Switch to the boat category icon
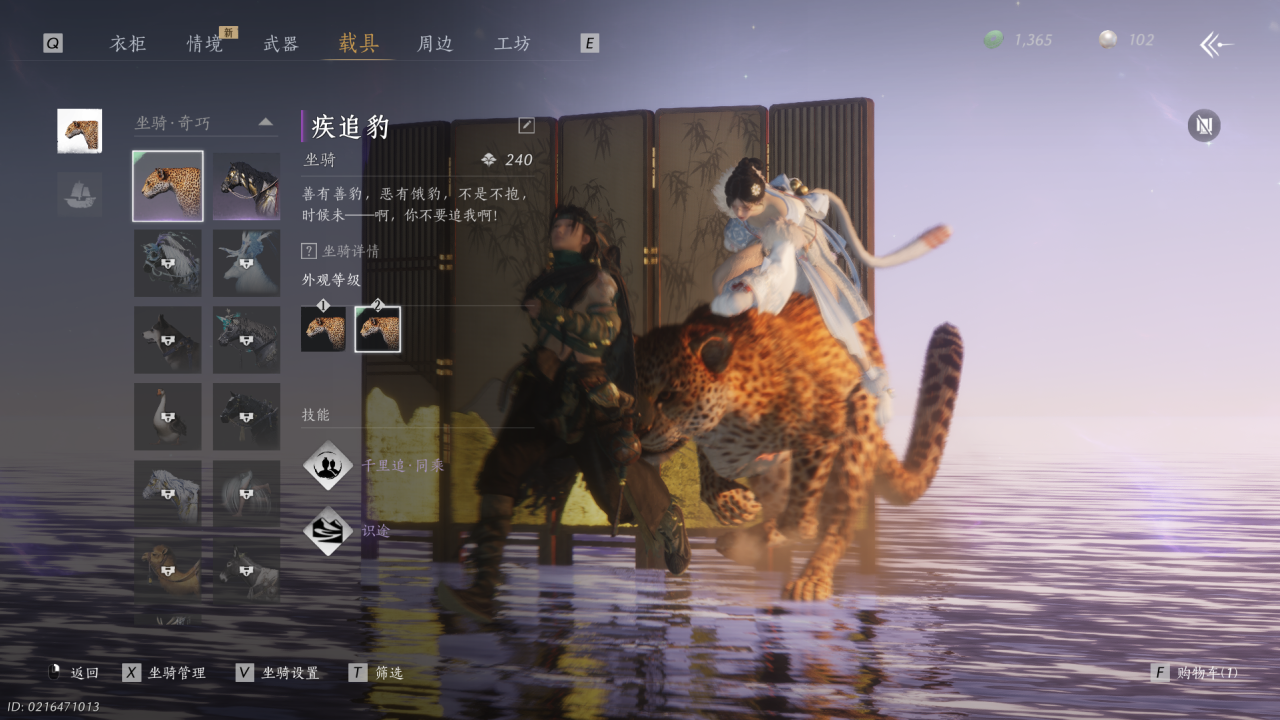This screenshot has height=720, width=1280. (79, 194)
